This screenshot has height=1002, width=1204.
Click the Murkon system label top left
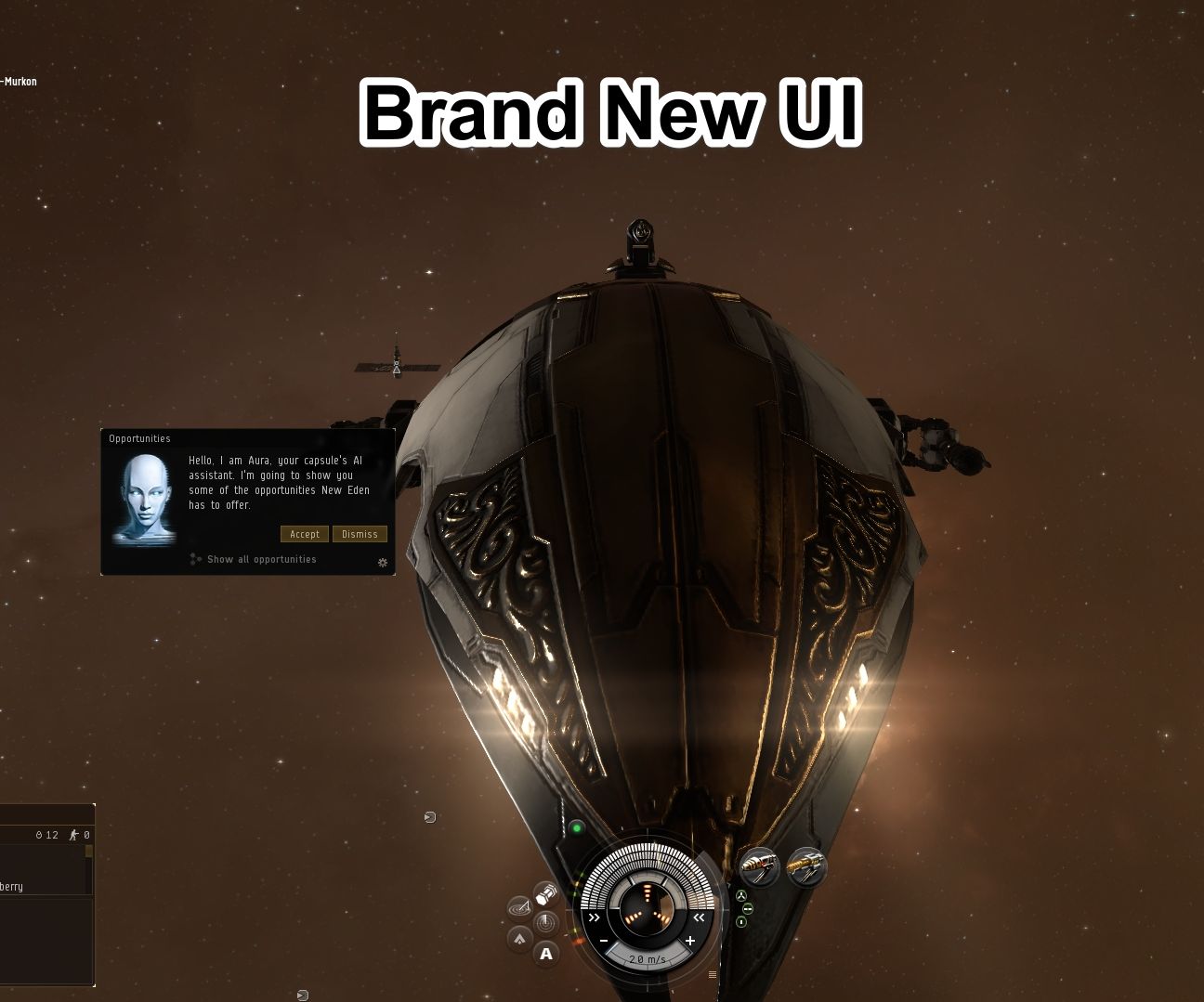19,82
